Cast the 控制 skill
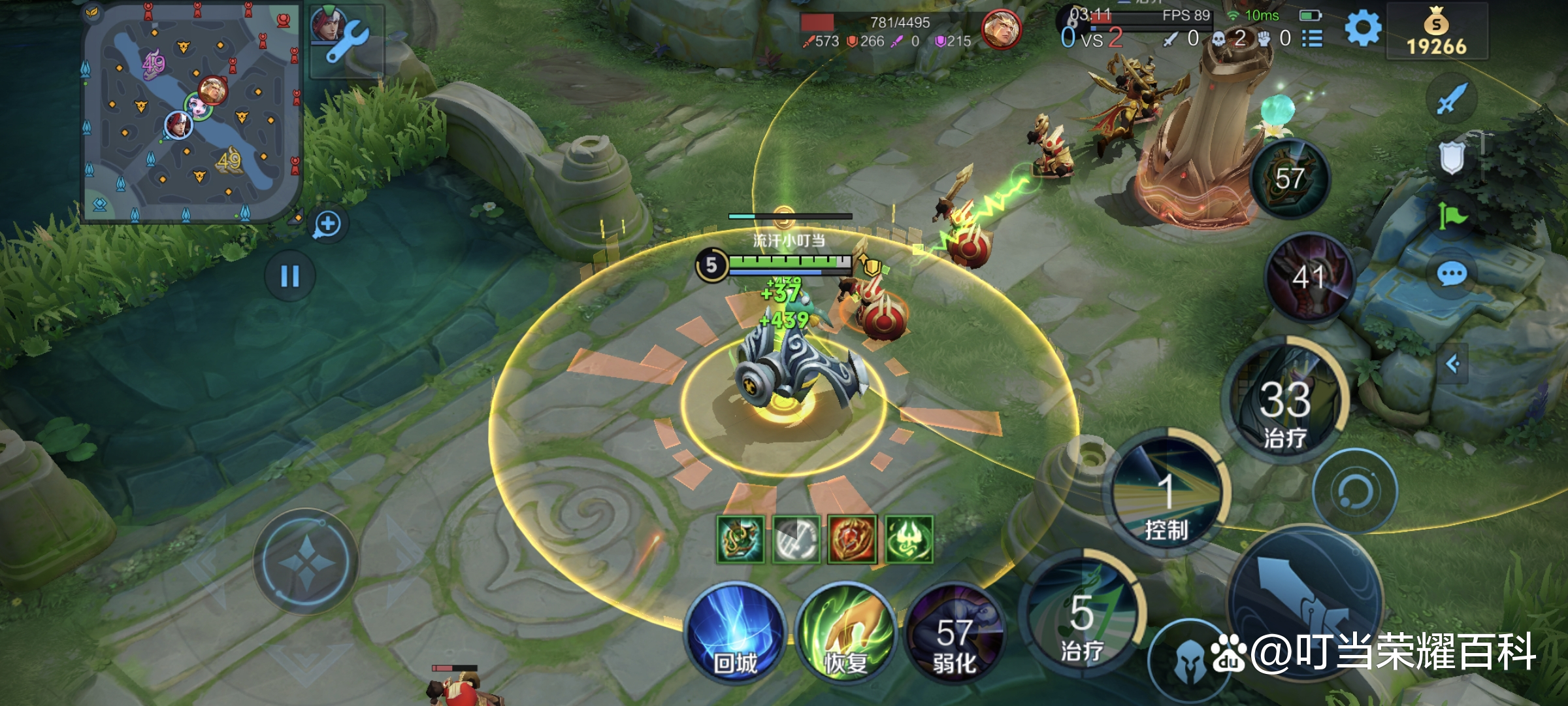 (1167, 496)
